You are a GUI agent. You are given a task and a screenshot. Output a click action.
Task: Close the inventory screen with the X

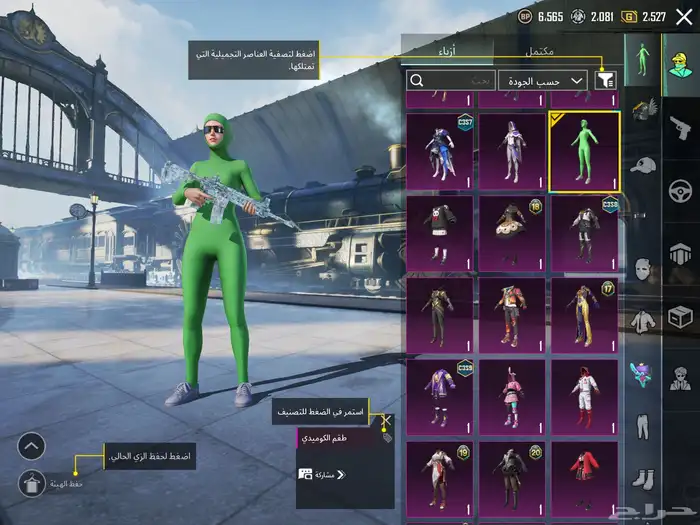pos(683,16)
